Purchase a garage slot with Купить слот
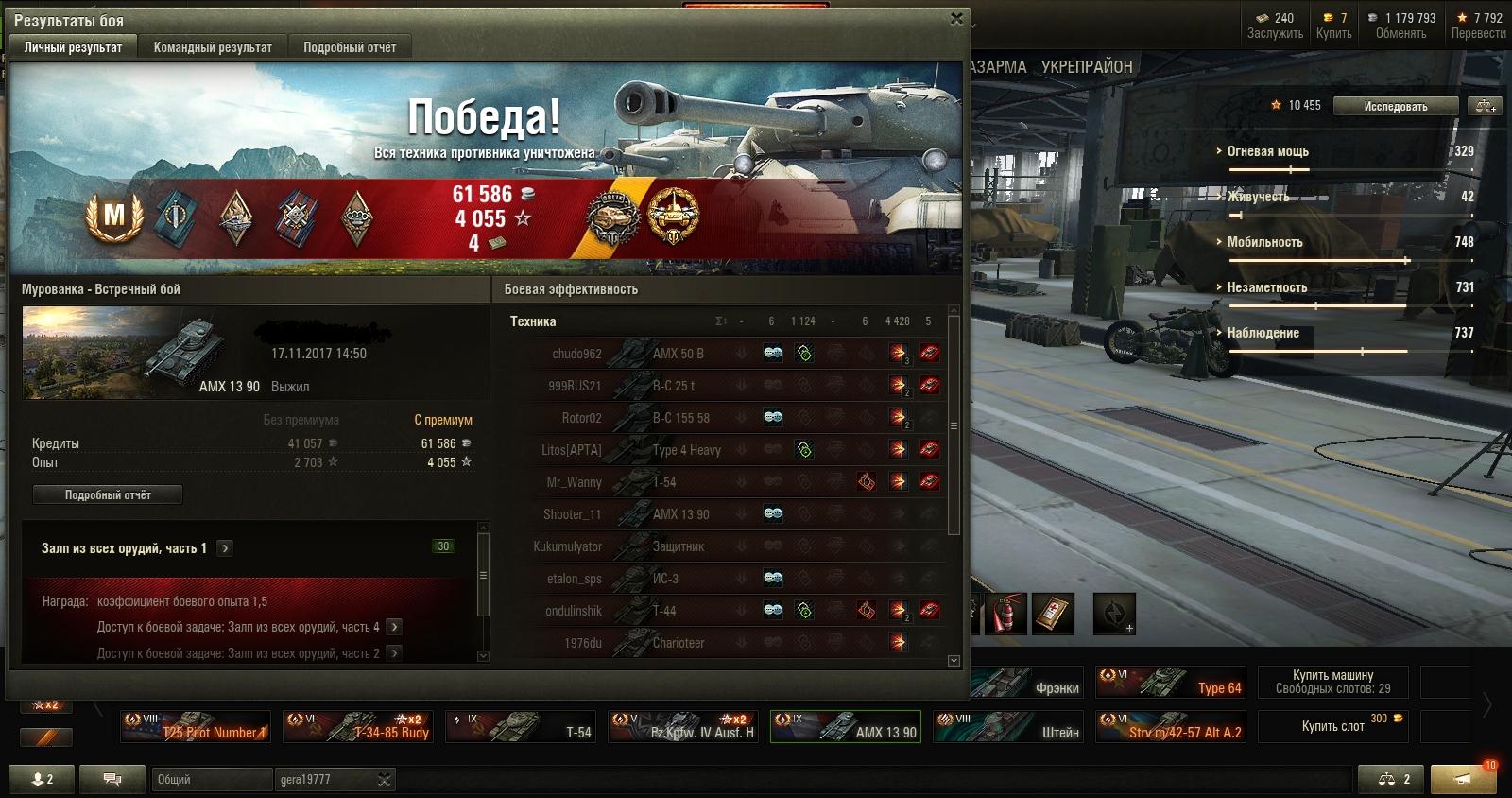The width and height of the screenshot is (1512, 798). [x=1332, y=726]
